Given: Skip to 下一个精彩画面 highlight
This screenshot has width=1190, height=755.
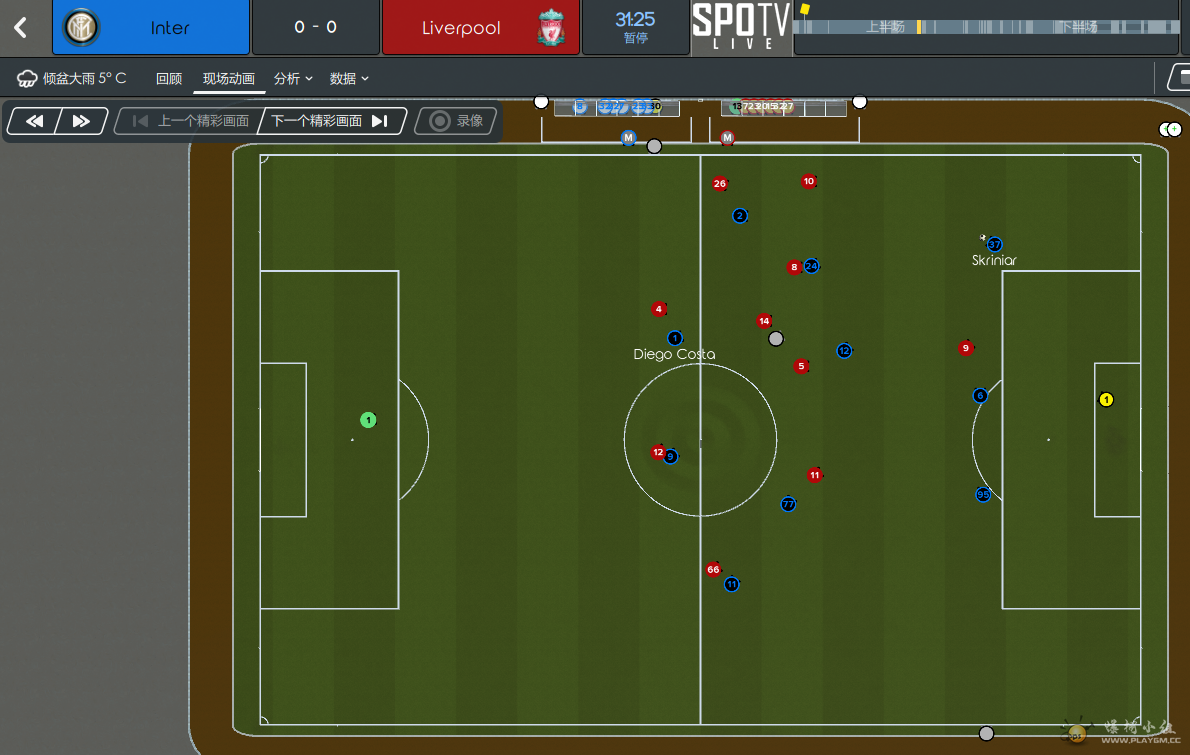Looking at the screenshot, I should (x=329, y=121).
